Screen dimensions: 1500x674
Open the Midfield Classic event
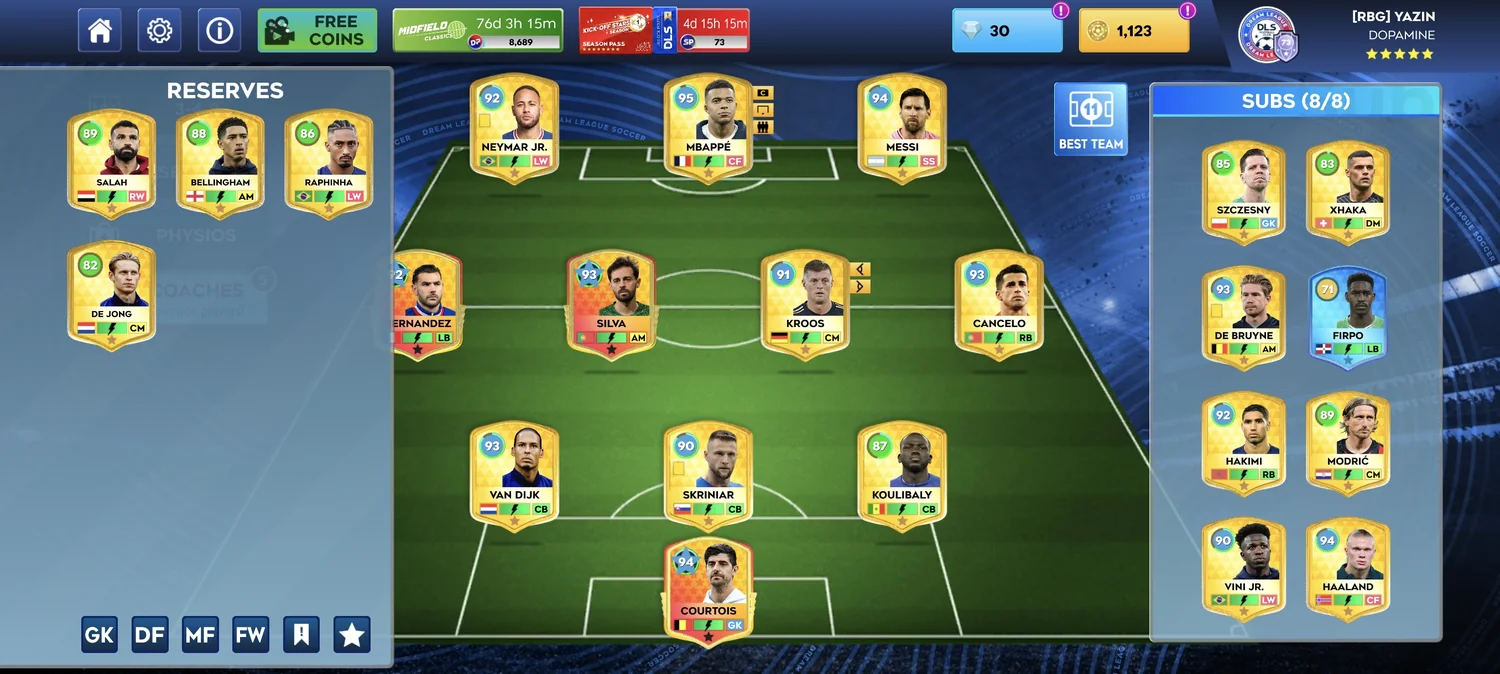click(477, 31)
